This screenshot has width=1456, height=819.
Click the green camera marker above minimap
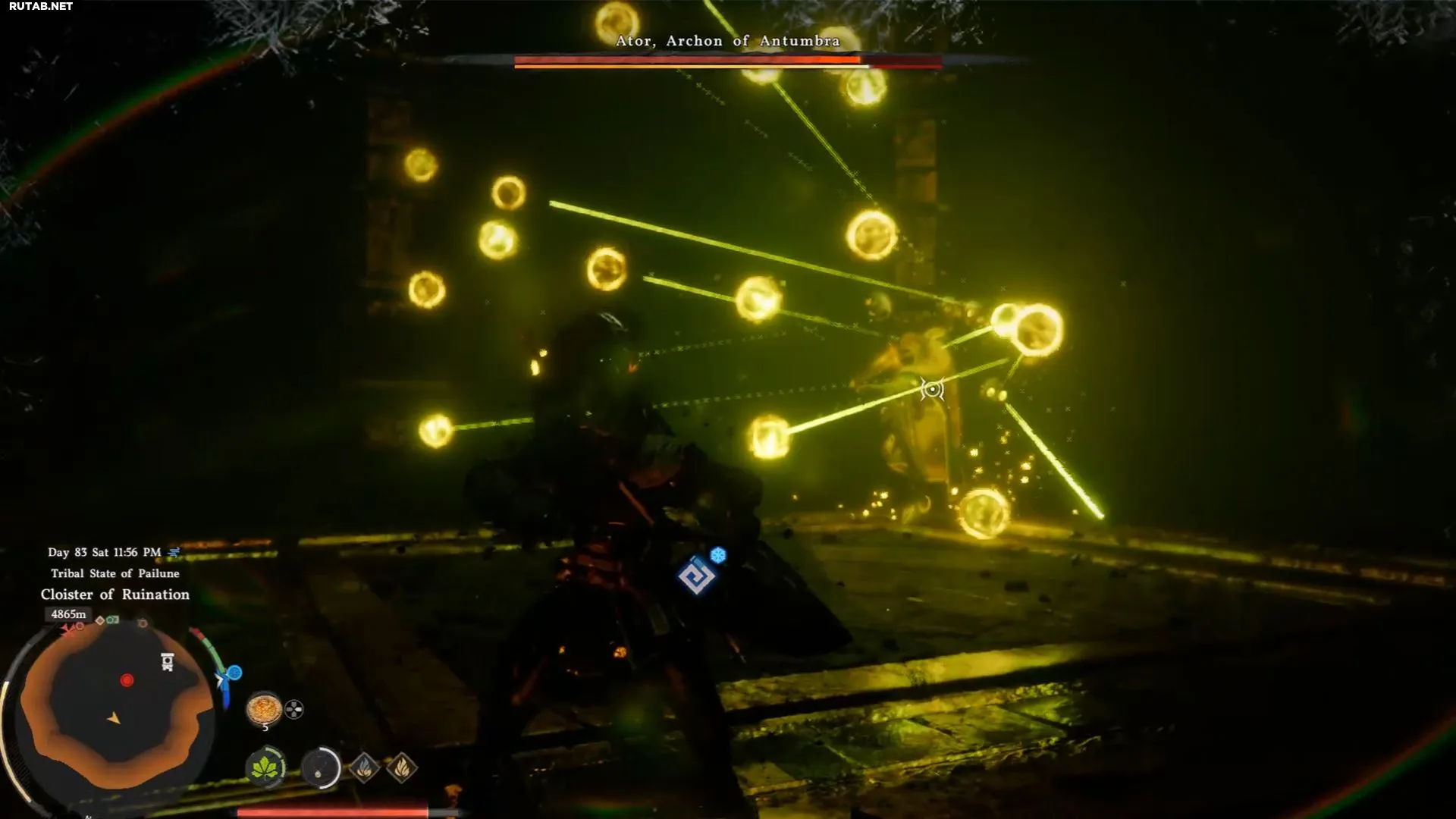112,620
